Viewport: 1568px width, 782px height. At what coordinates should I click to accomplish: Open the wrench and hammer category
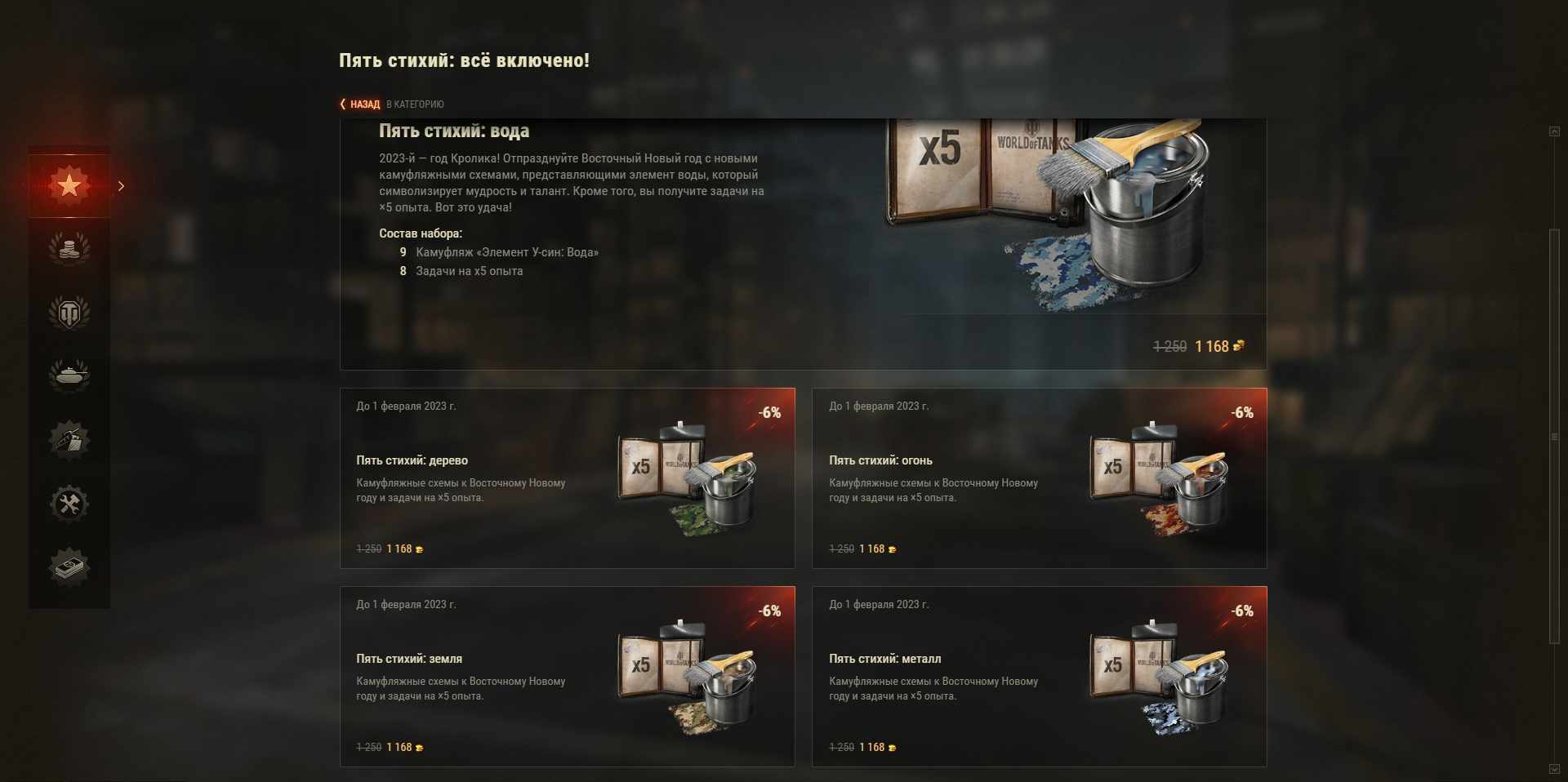pyautogui.click(x=69, y=504)
